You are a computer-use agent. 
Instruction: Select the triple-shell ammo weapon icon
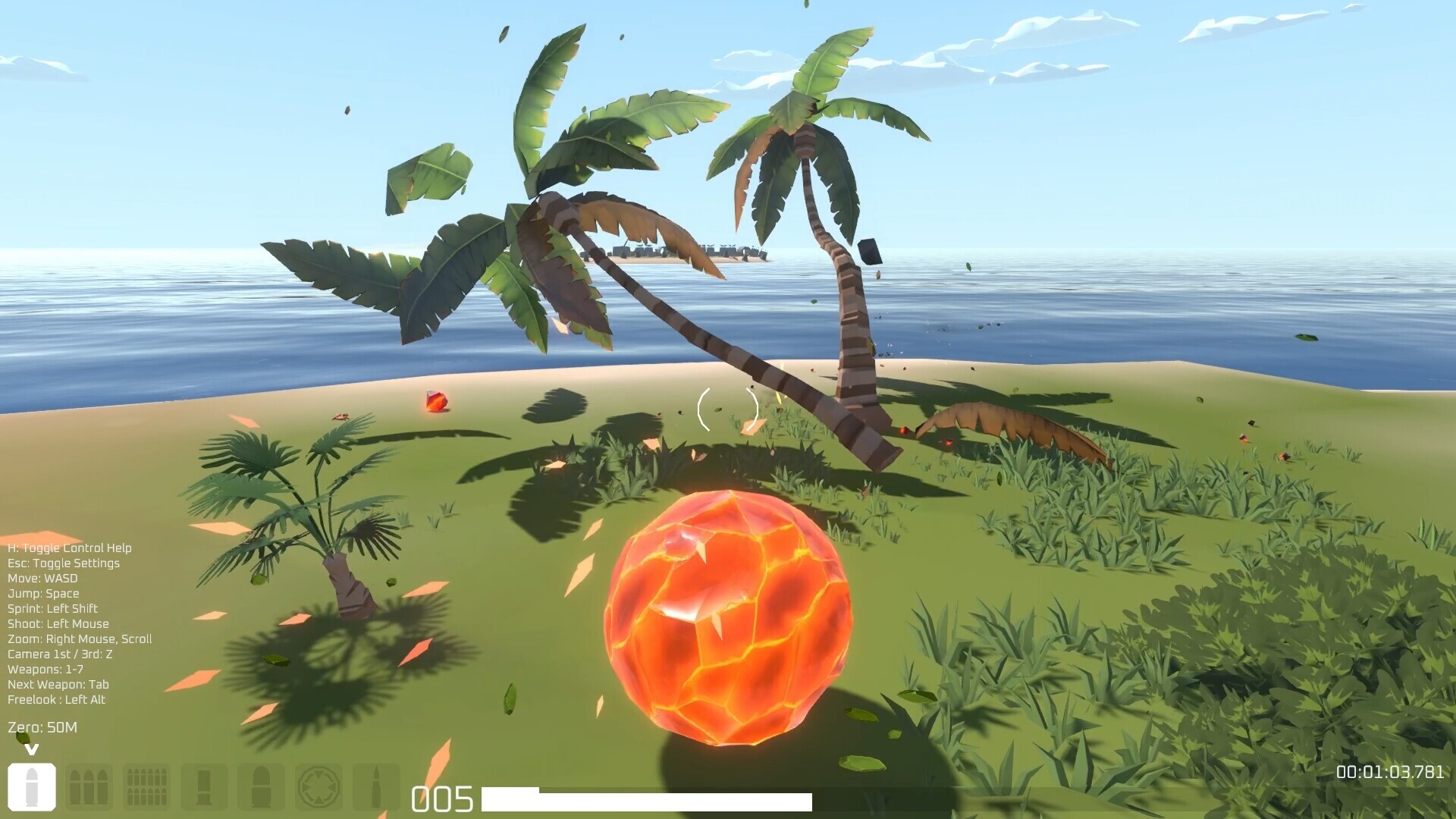coord(89,786)
